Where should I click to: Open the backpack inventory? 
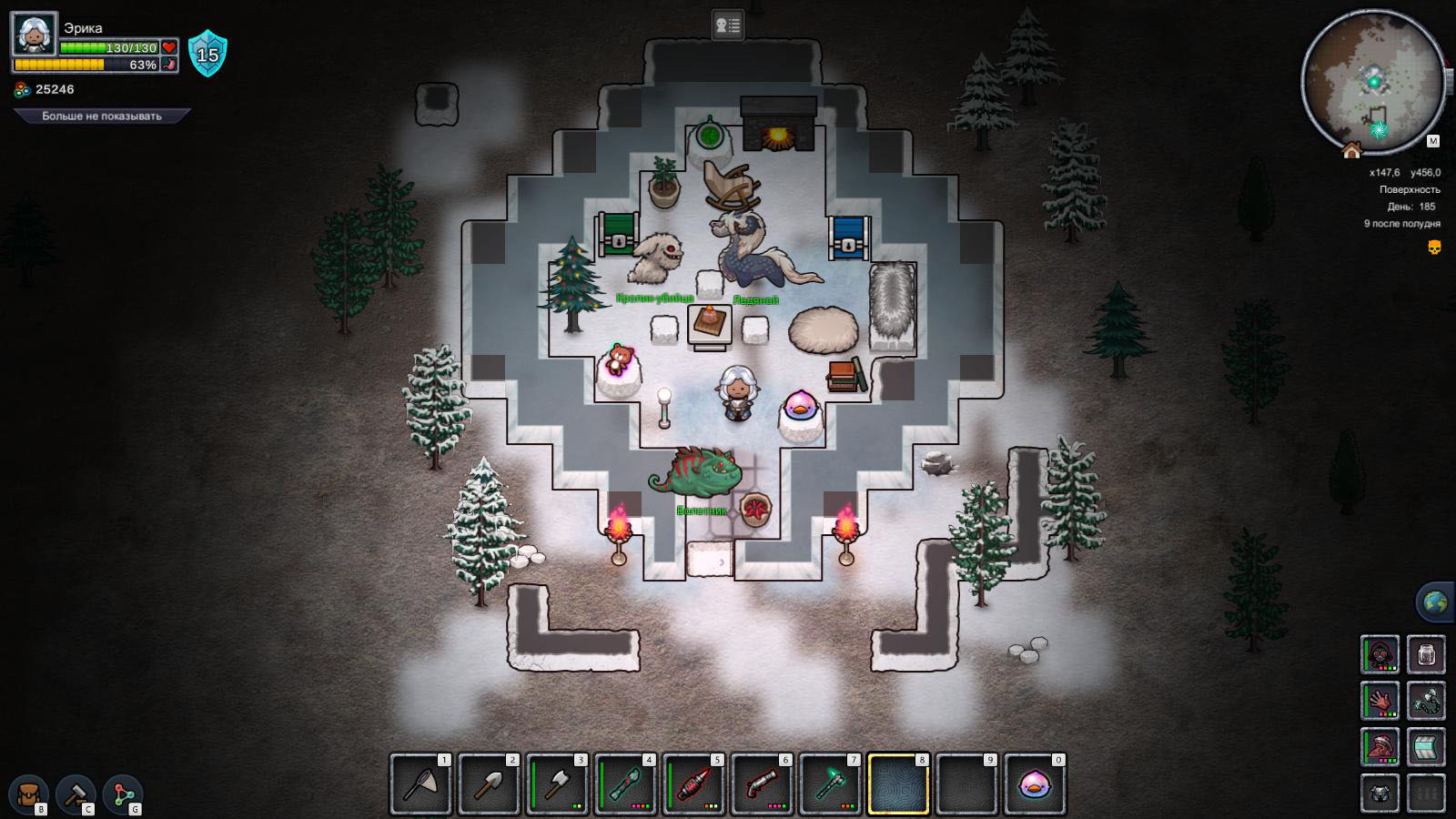[29, 794]
